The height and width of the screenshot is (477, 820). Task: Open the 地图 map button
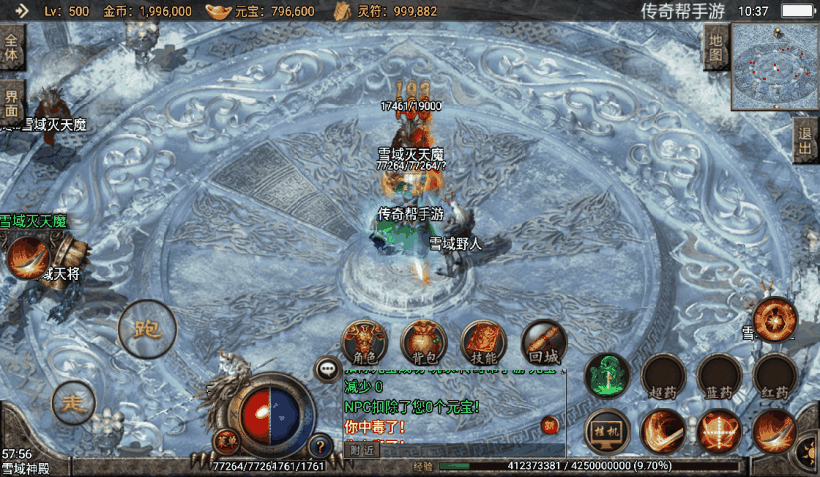[714, 45]
